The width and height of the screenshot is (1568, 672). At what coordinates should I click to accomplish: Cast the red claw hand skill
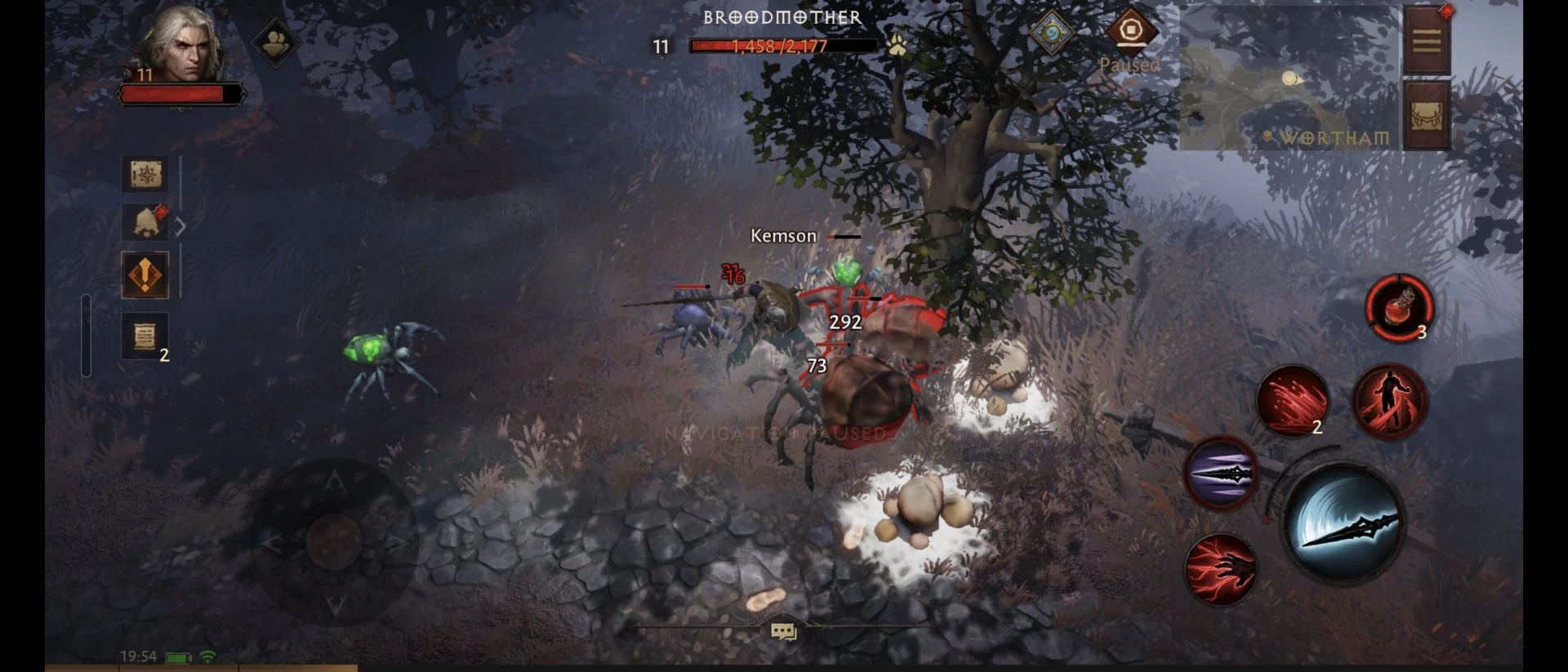(x=1221, y=569)
